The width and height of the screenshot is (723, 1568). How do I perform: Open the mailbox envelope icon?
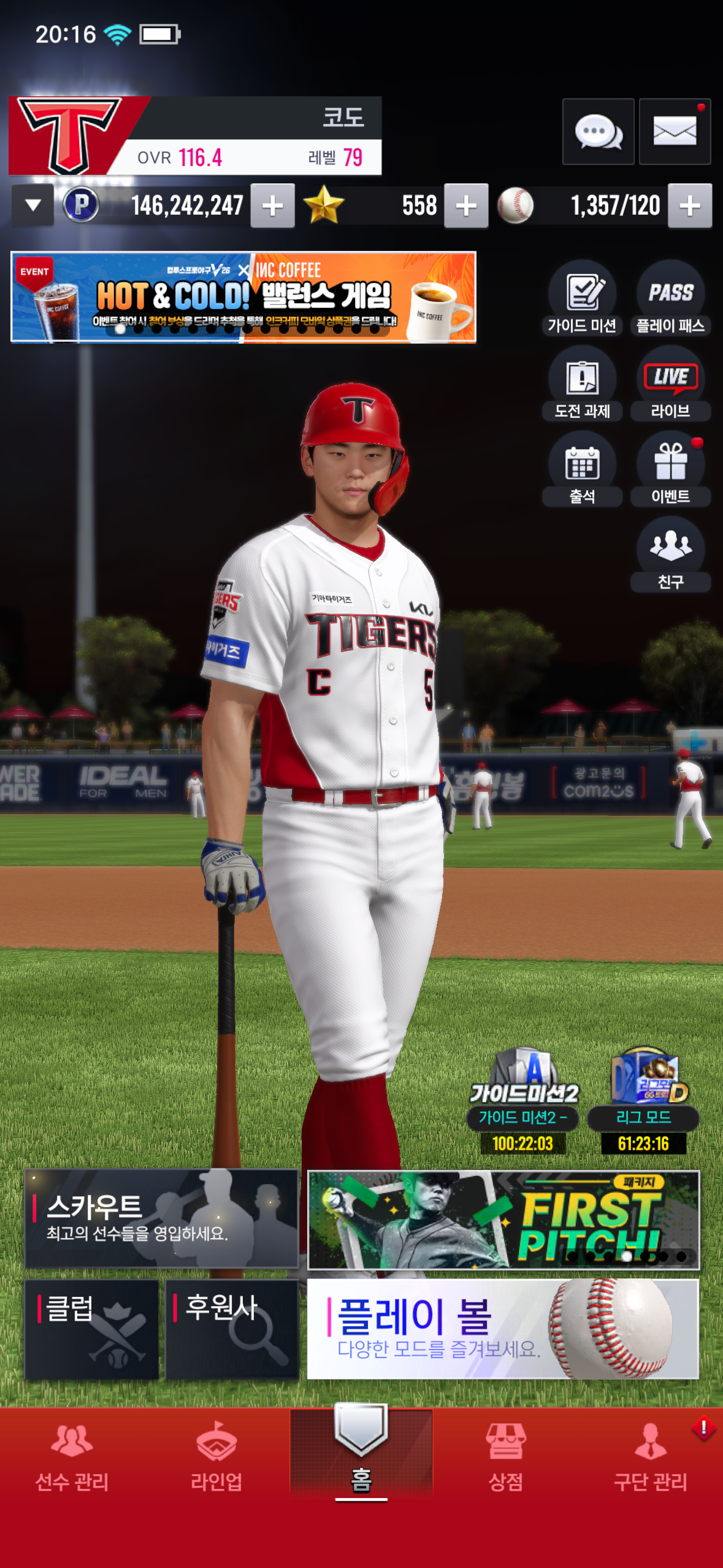pyautogui.click(x=675, y=131)
